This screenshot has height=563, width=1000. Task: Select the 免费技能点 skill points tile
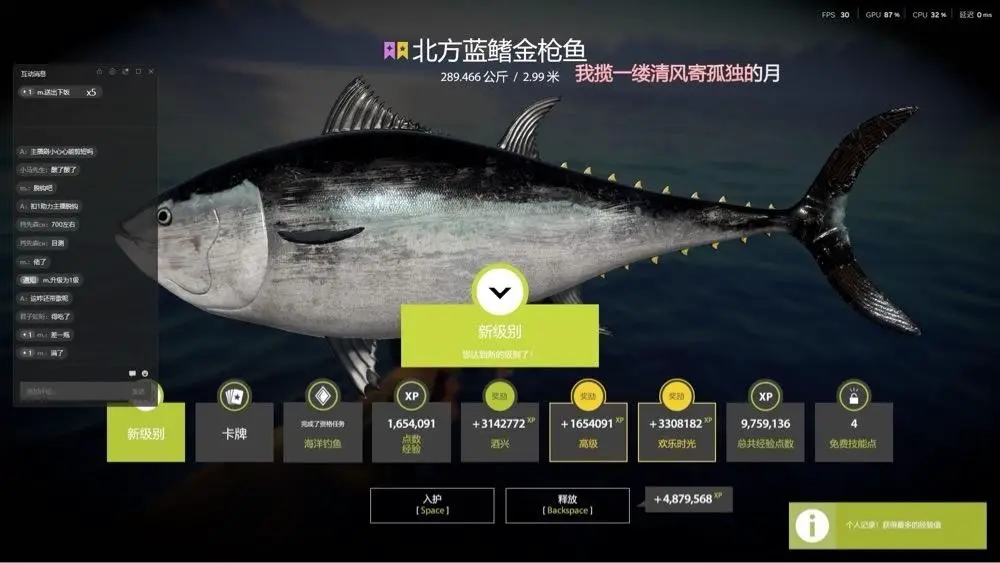[x=853, y=432]
